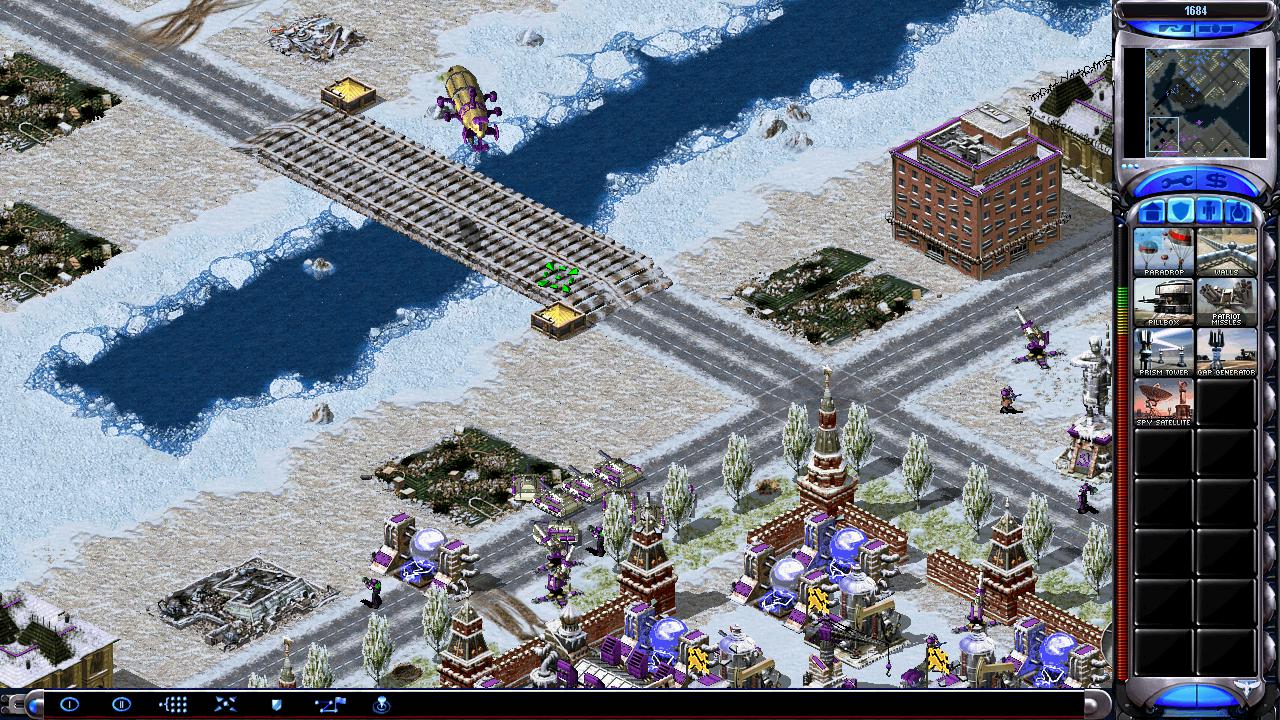The width and height of the screenshot is (1280, 720).
Task: Activate the guard shield command
Action: click(x=277, y=704)
